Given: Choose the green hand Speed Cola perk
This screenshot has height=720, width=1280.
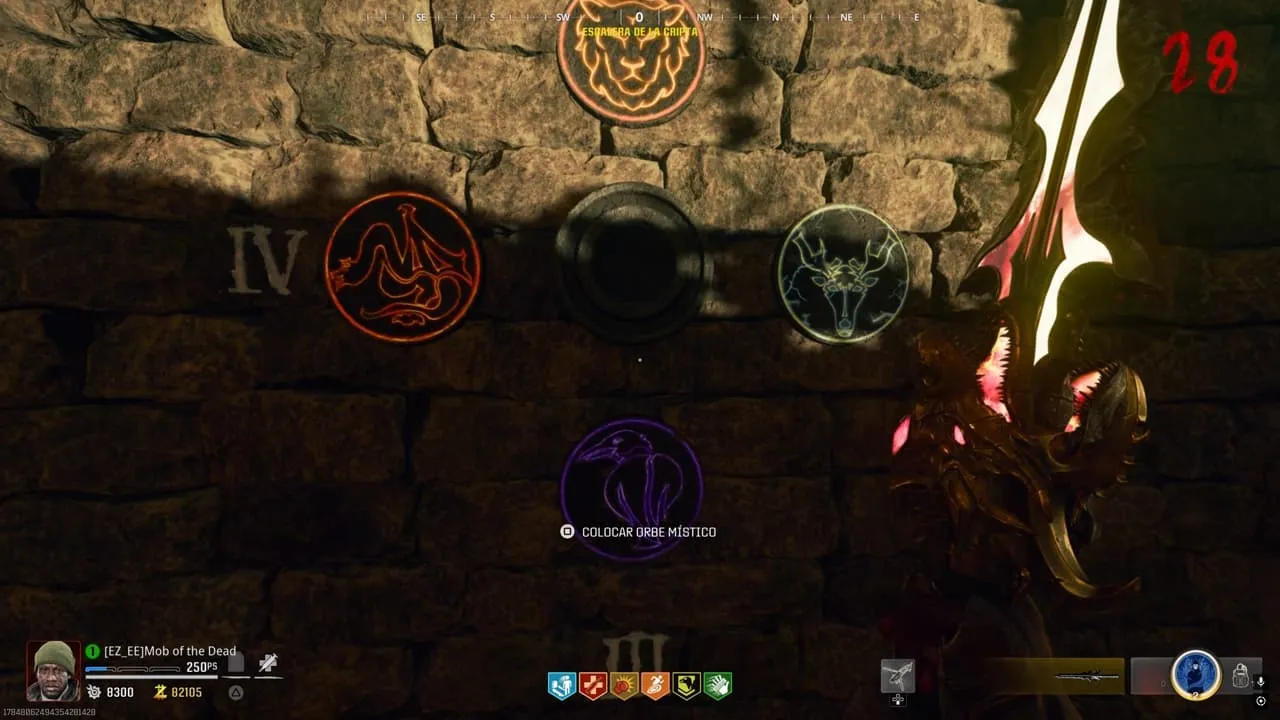Looking at the screenshot, I should click(x=717, y=685).
